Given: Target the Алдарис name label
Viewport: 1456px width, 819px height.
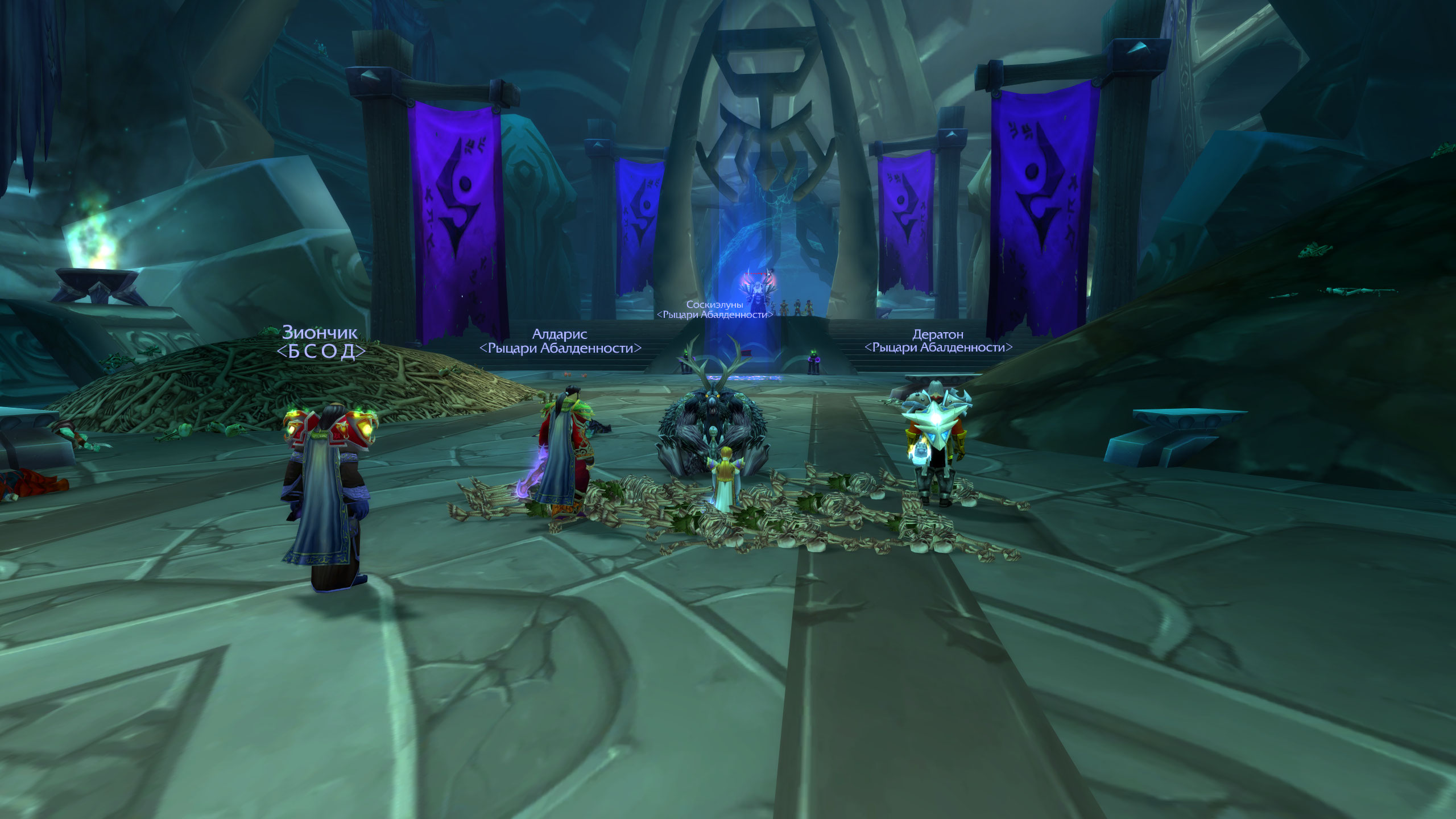Looking at the screenshot, I should click(x=560, y=334).
